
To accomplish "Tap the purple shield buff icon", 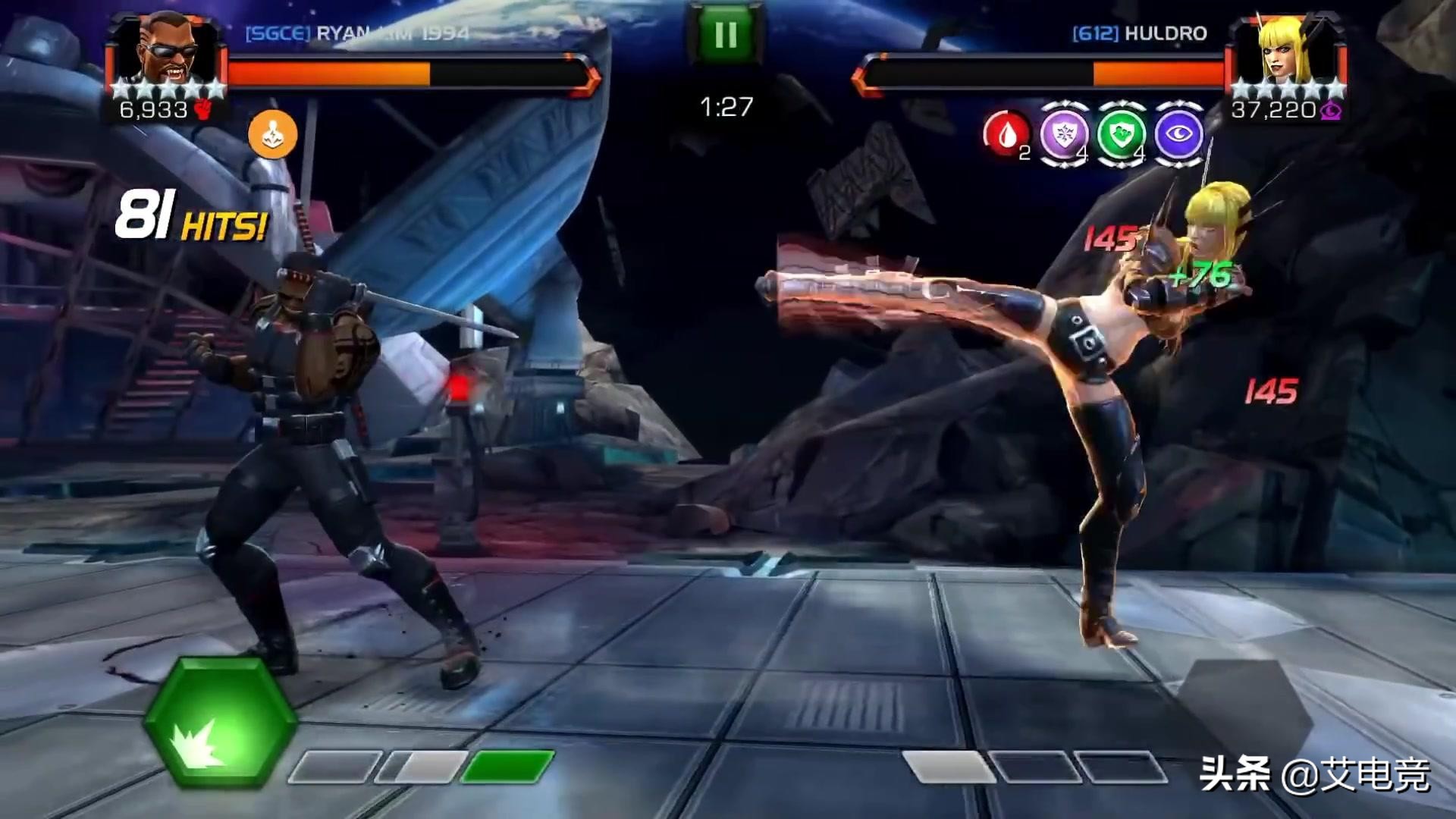I will pos(1063,134).
